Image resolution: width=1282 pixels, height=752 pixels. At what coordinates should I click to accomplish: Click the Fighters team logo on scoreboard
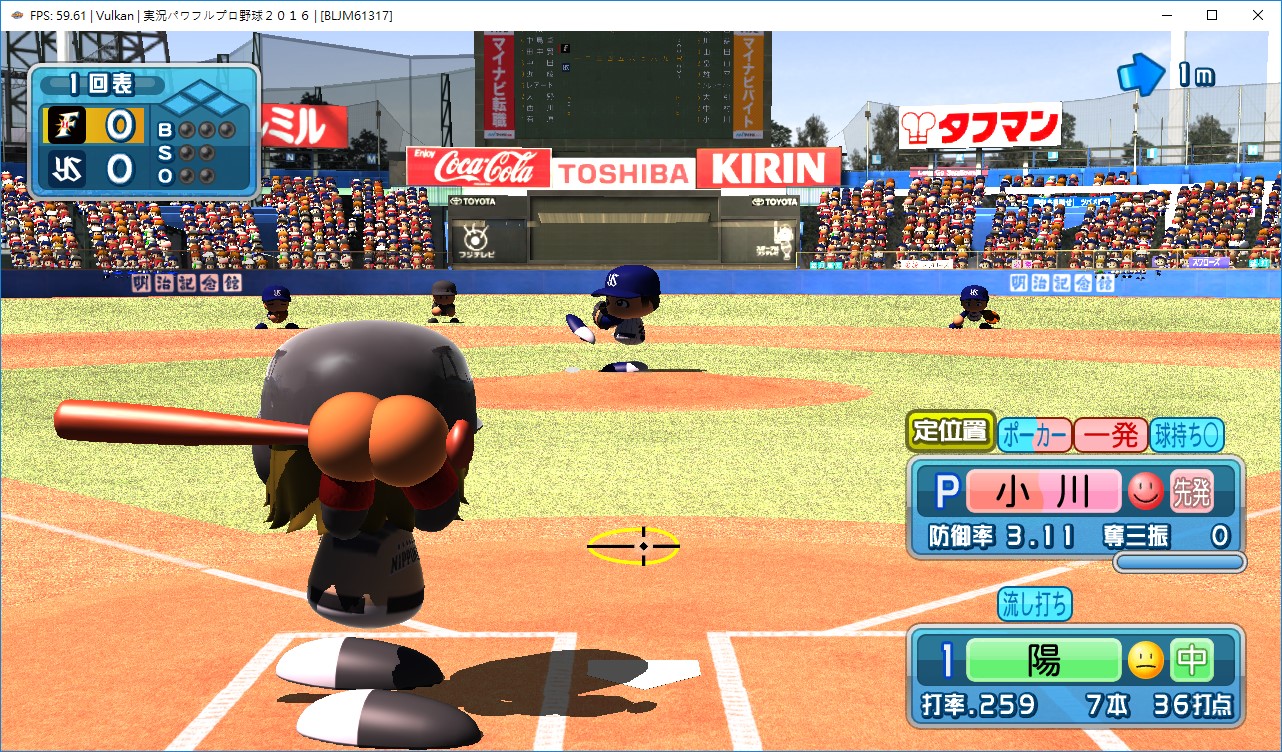pyautogui.click(x=64, y=126)
